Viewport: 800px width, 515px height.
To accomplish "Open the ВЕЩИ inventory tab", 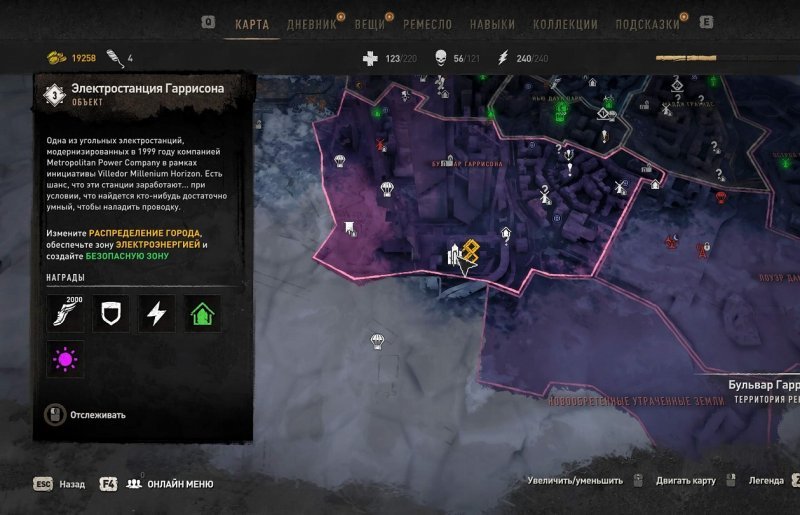I will (369, 24).
